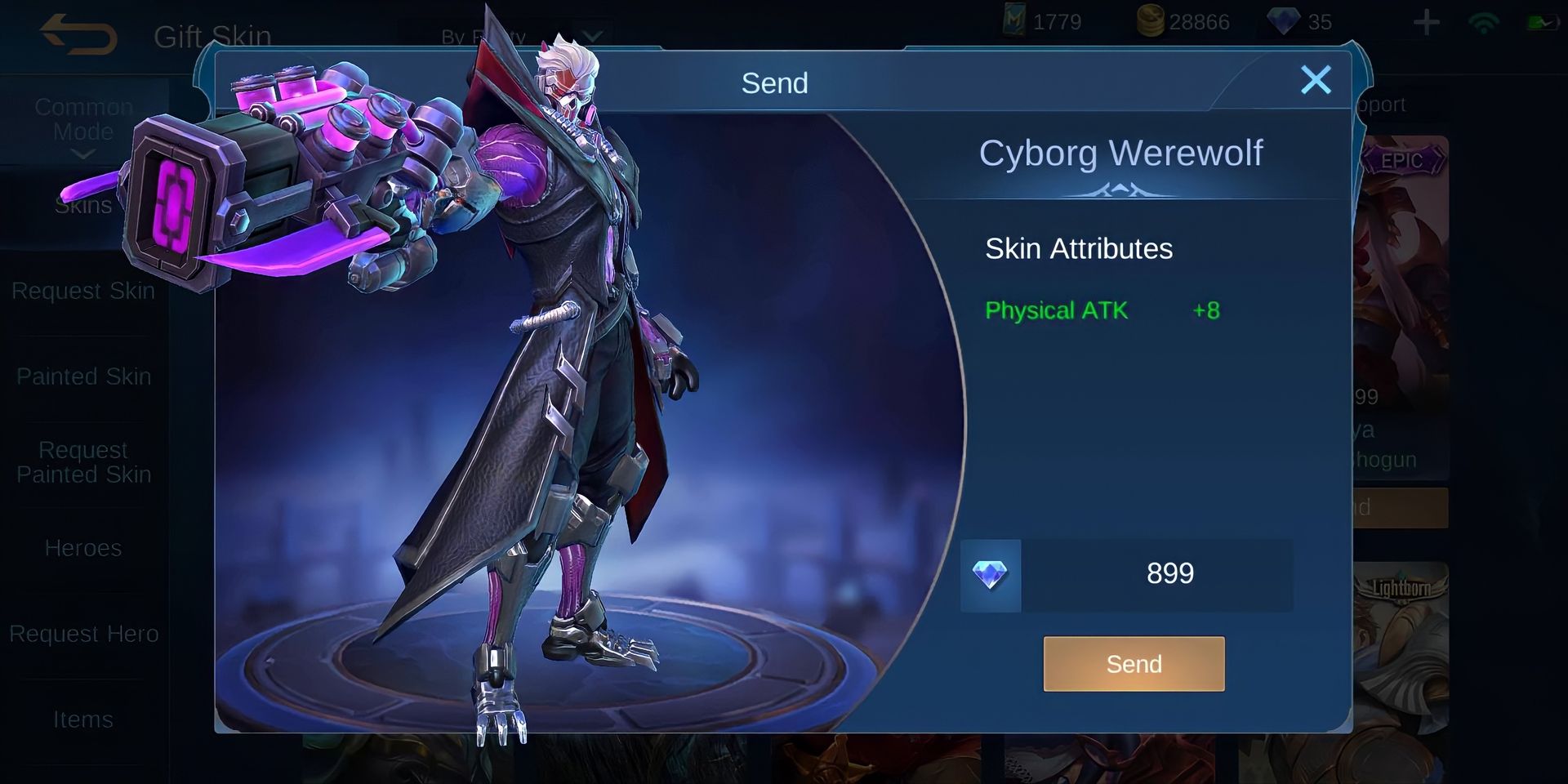Select Request Painted Skin
The width and height of the screenshot is (1568, 784).
pos(83,461)
